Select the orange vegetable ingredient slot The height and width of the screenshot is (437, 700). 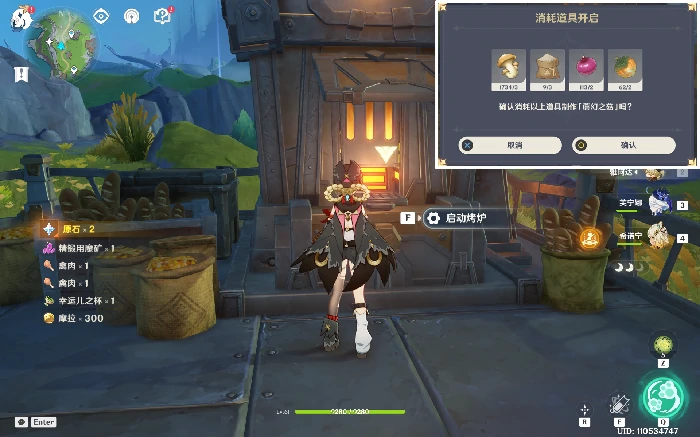click(624, 67)
